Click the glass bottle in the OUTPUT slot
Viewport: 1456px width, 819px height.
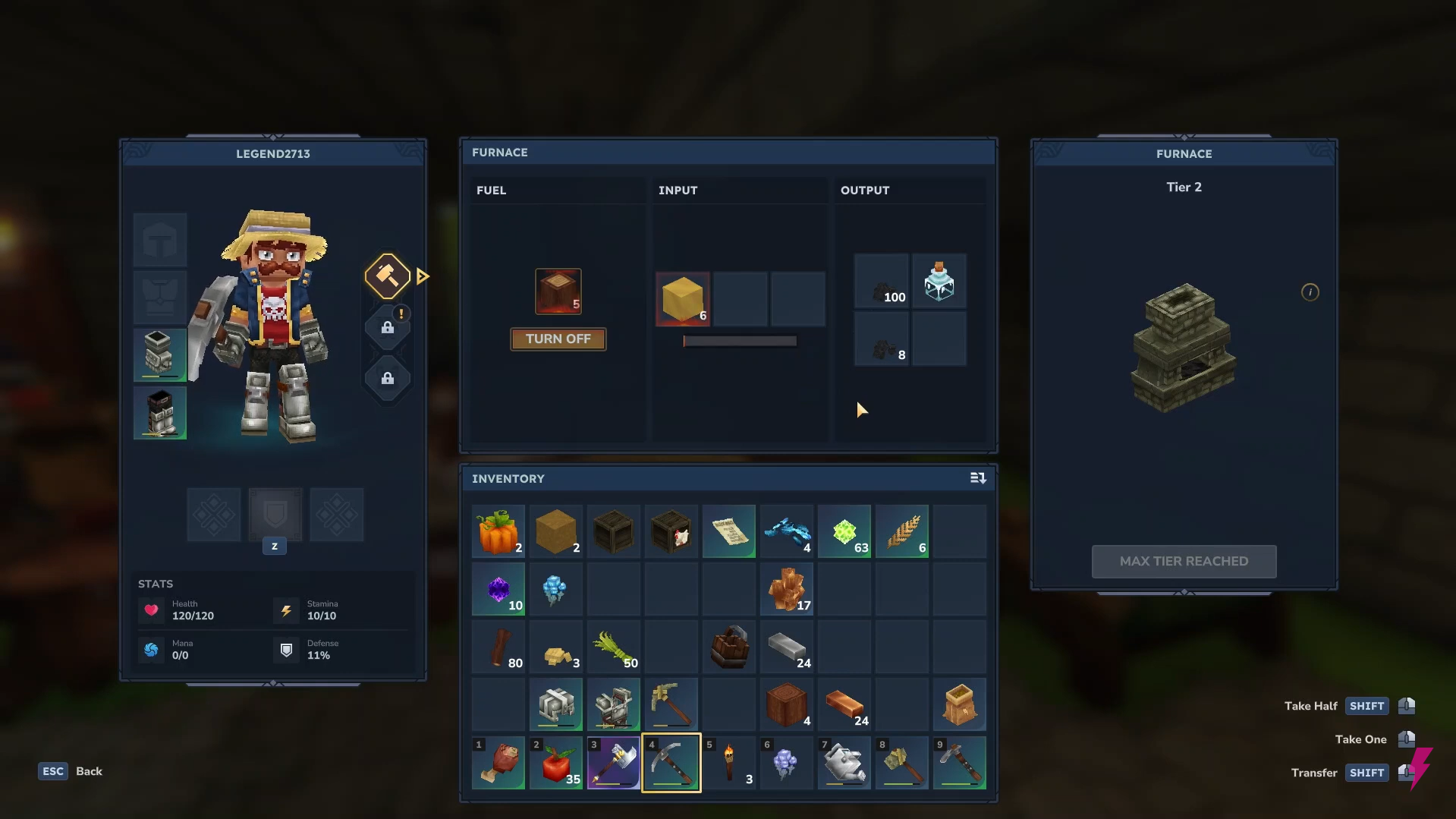(939, 280)
